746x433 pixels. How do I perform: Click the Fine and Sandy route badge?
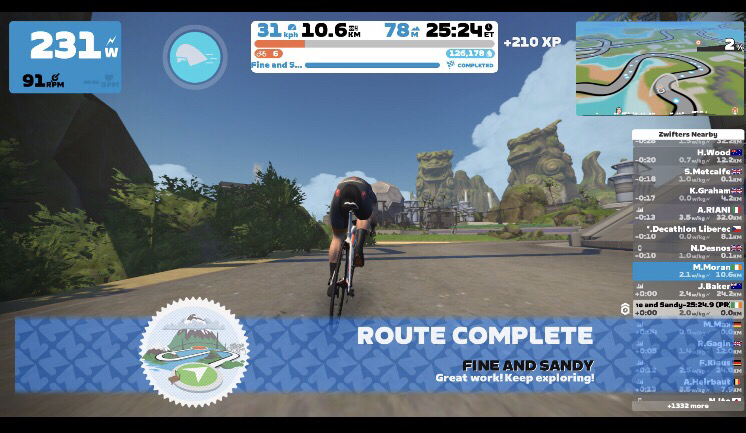(192, 350)
